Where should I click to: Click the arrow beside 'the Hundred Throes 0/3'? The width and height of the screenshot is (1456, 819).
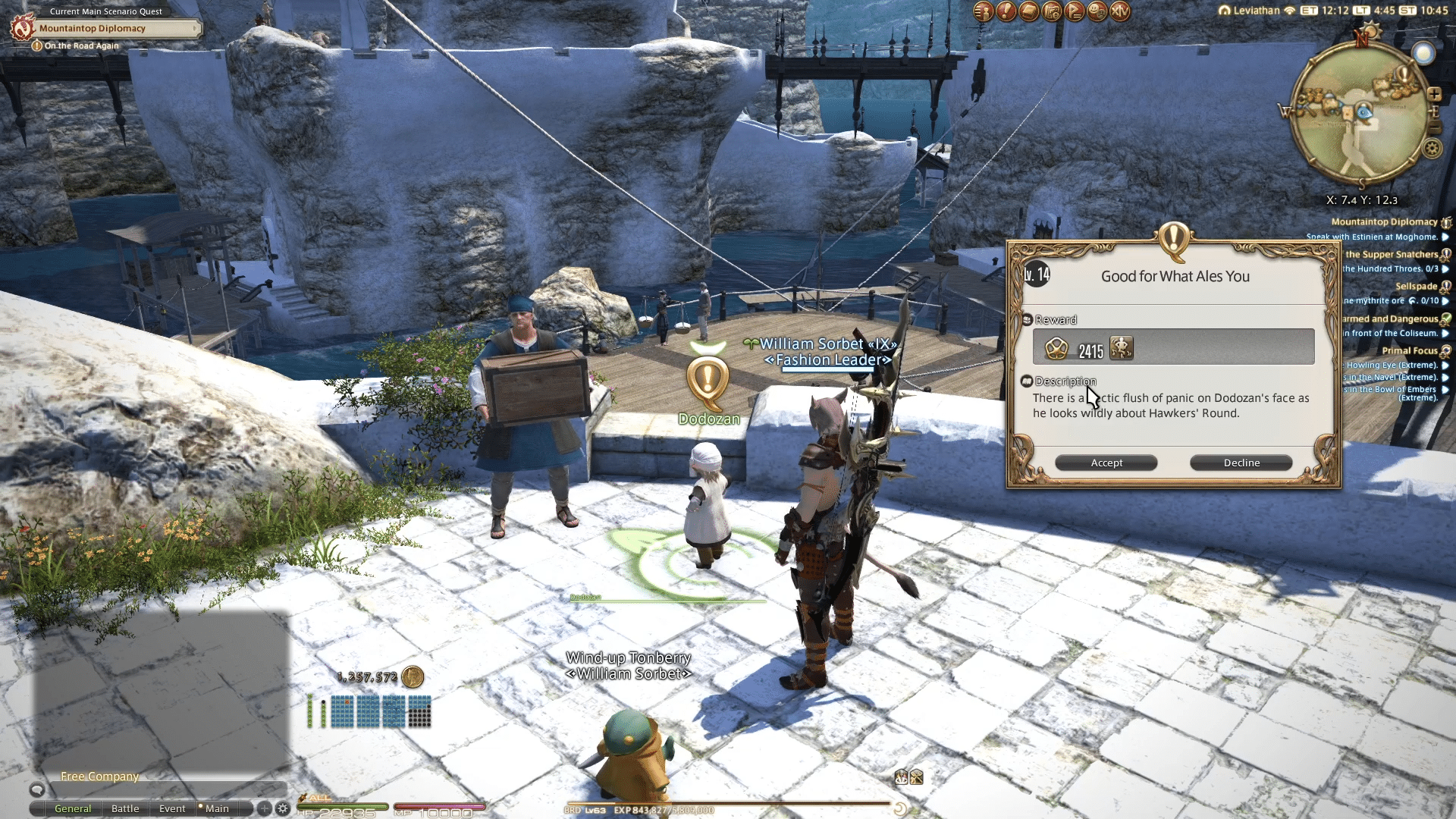point(1447,269)
